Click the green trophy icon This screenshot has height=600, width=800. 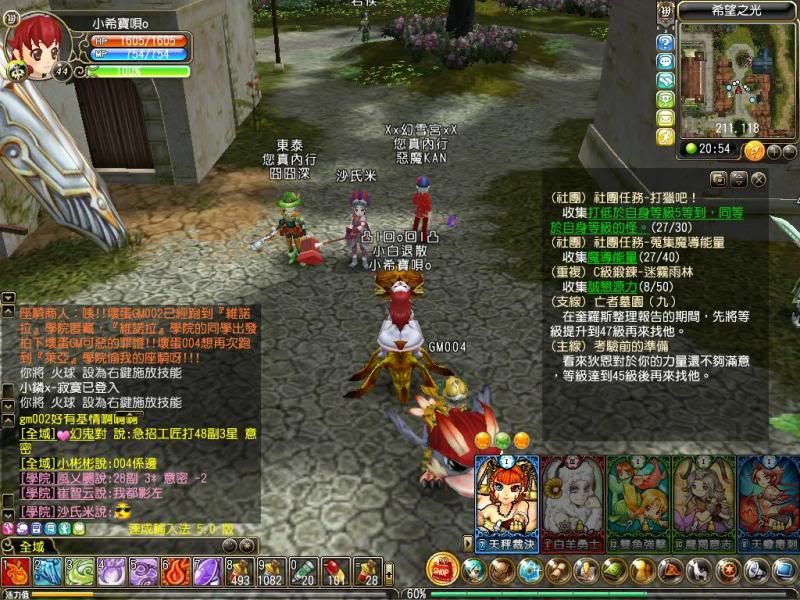666,99
